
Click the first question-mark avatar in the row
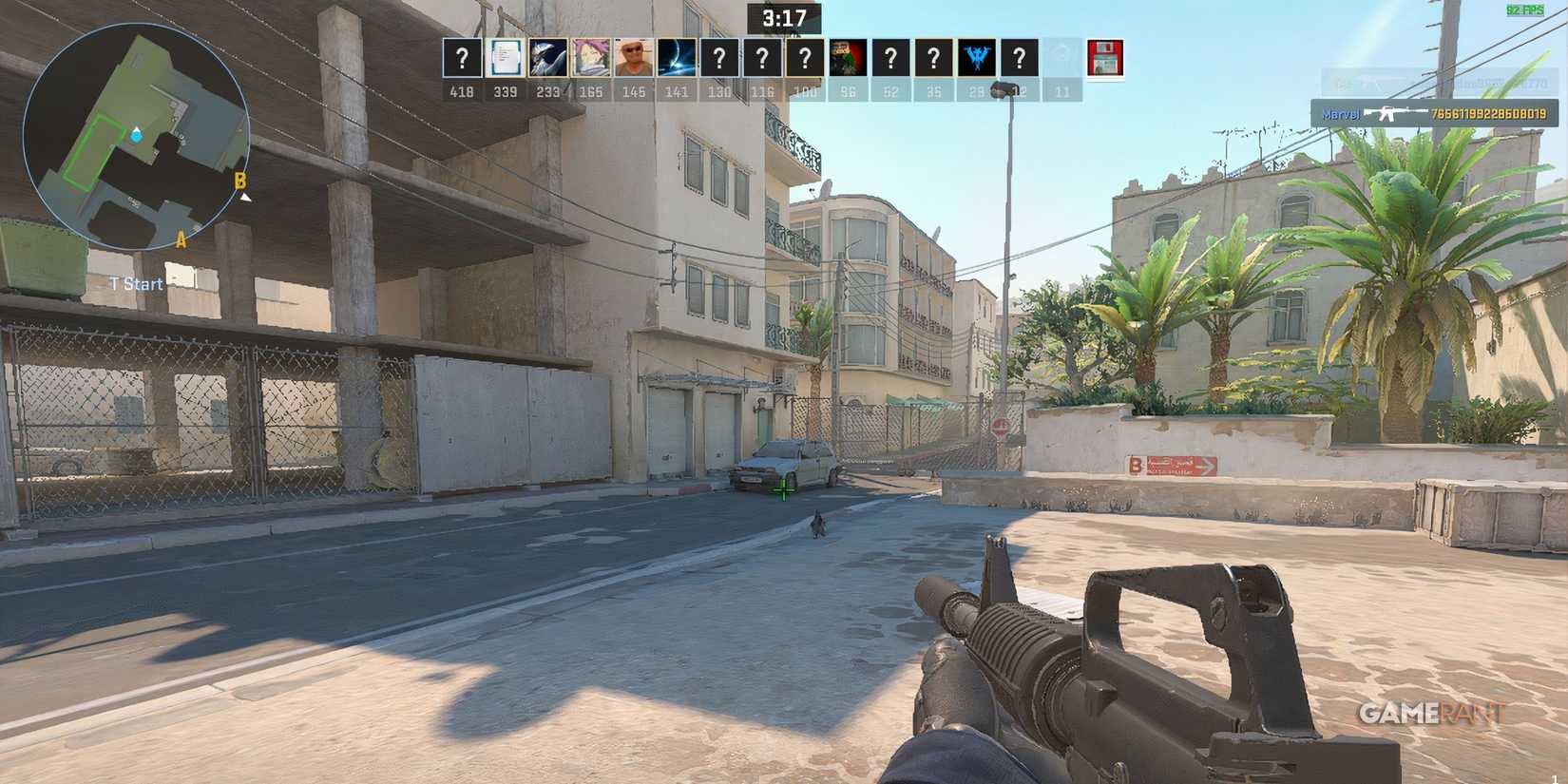(x=461, y=59)
